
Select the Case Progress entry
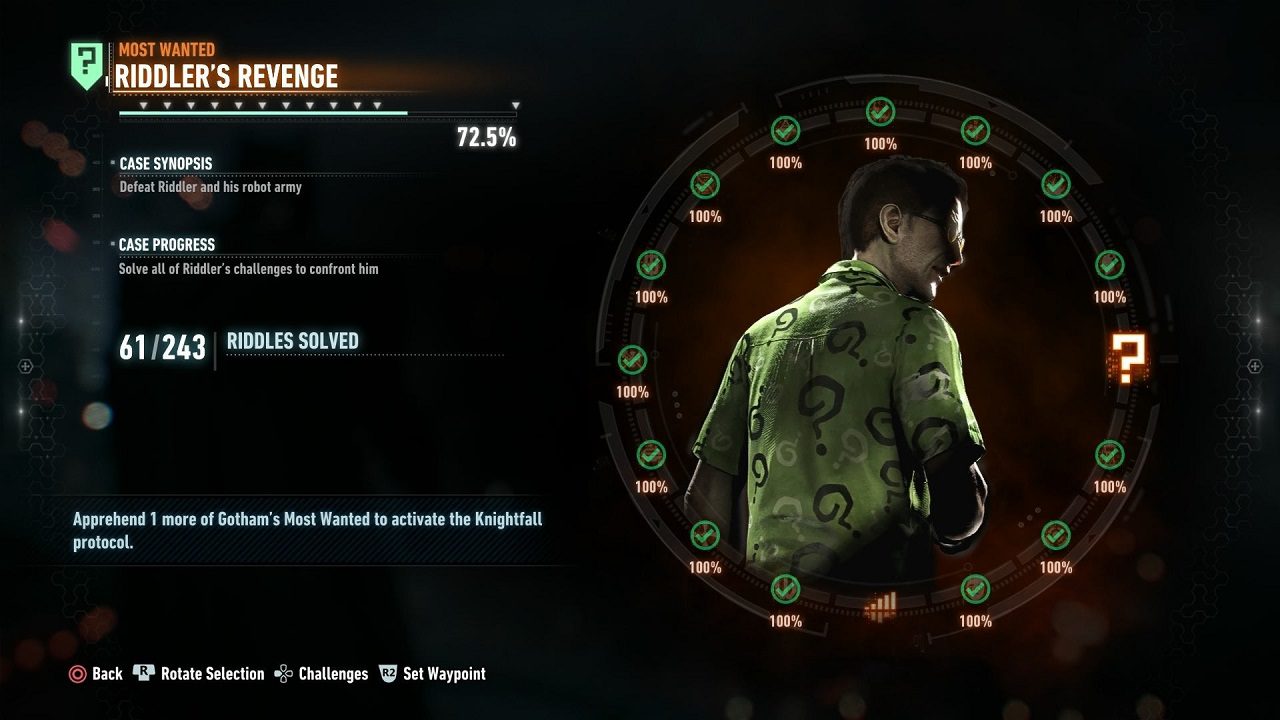pyautogui.click(x=167, y=244)
